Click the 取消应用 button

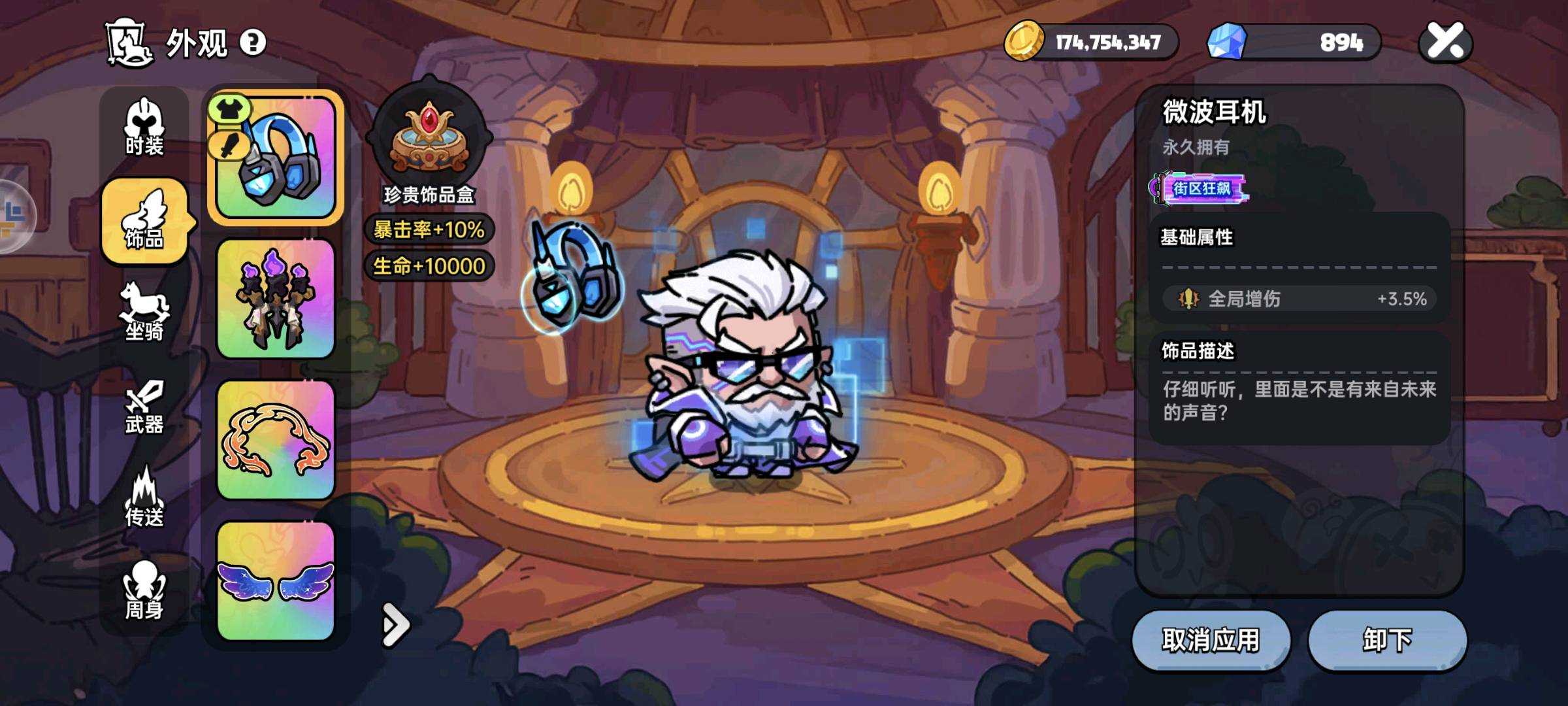pyautogui.click(x=1211, y=640)
